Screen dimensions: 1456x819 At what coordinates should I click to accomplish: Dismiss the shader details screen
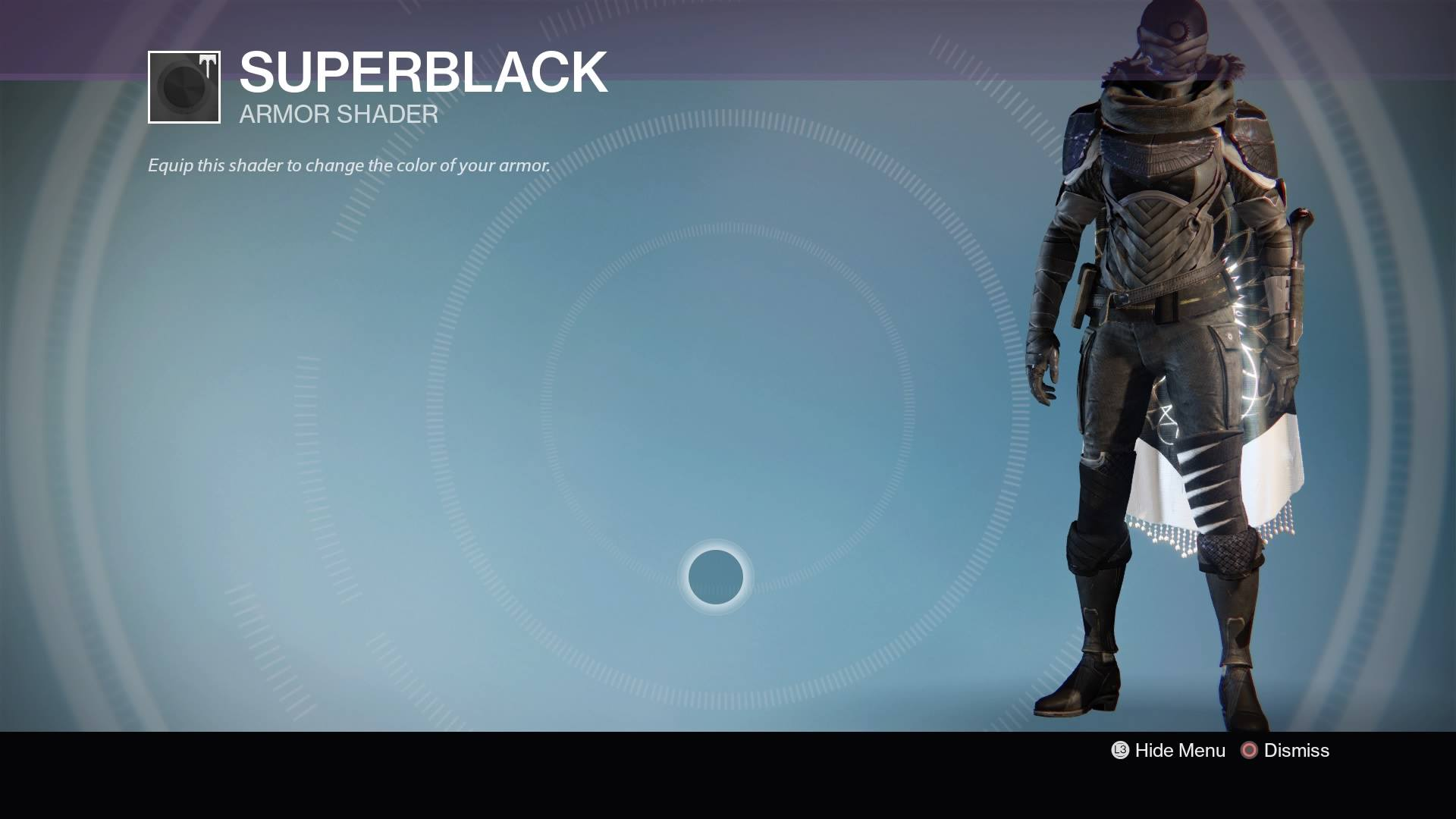(1285, 751)
